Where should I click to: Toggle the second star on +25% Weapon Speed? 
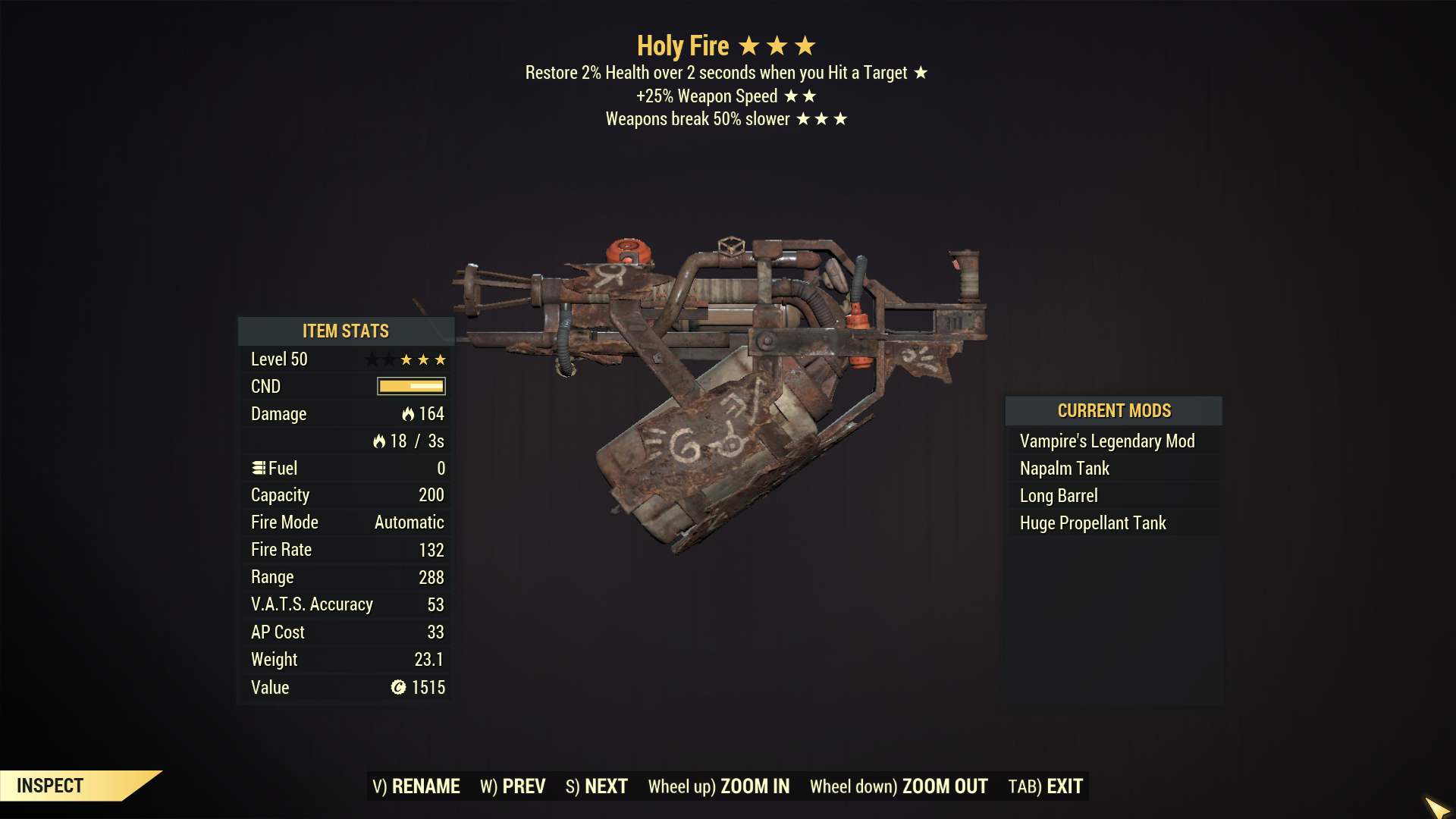(811, 96)
